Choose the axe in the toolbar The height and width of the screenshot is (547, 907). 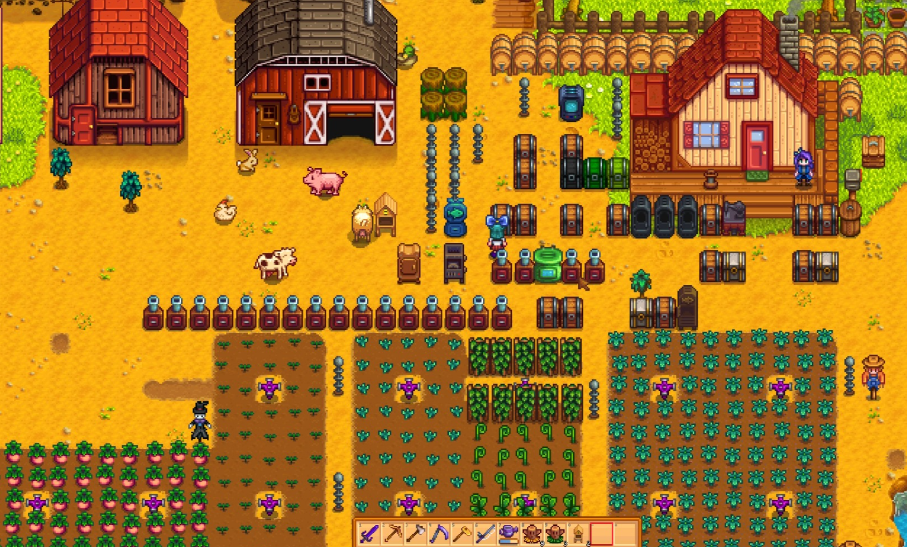pyautogui.click(x=416, y=533)
